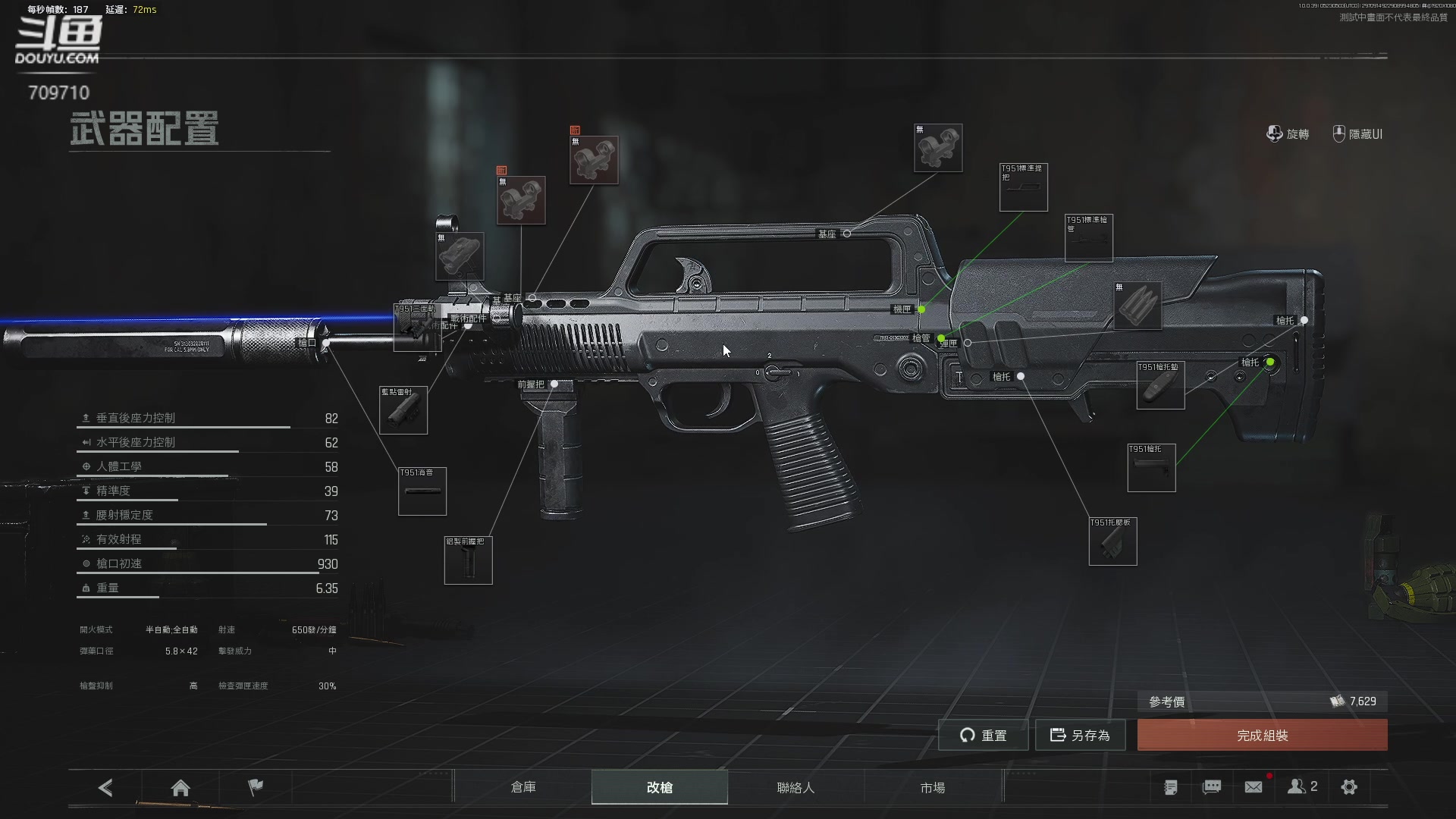Open the mail envelope icon
Image resolution: width=1456 pixels, height=819 pixels.
pos(1254,787)
